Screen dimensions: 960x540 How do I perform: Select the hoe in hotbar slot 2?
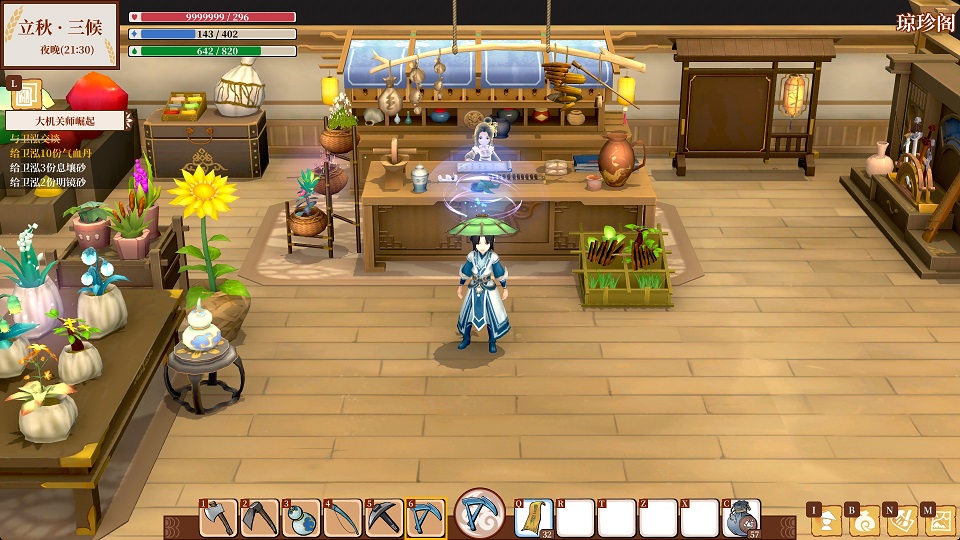(261, 518)
